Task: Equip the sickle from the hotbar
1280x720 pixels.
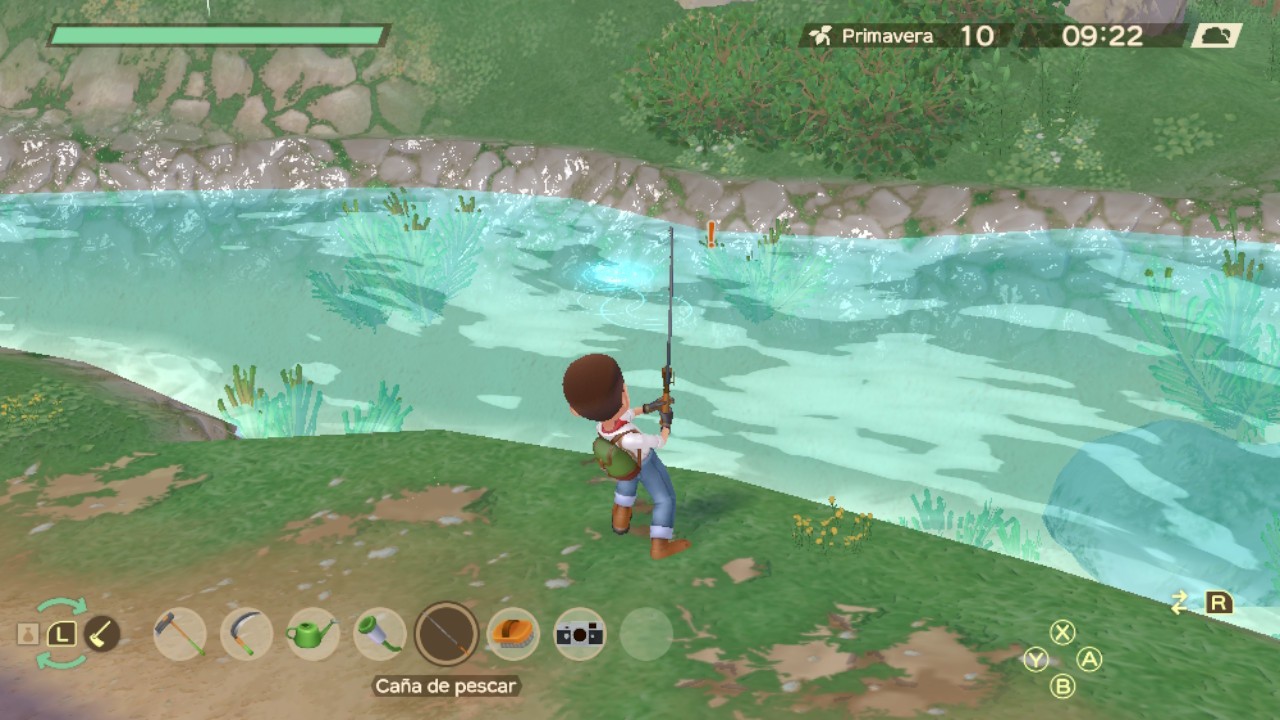Action: pyautogui.click(x=246, y=634)
